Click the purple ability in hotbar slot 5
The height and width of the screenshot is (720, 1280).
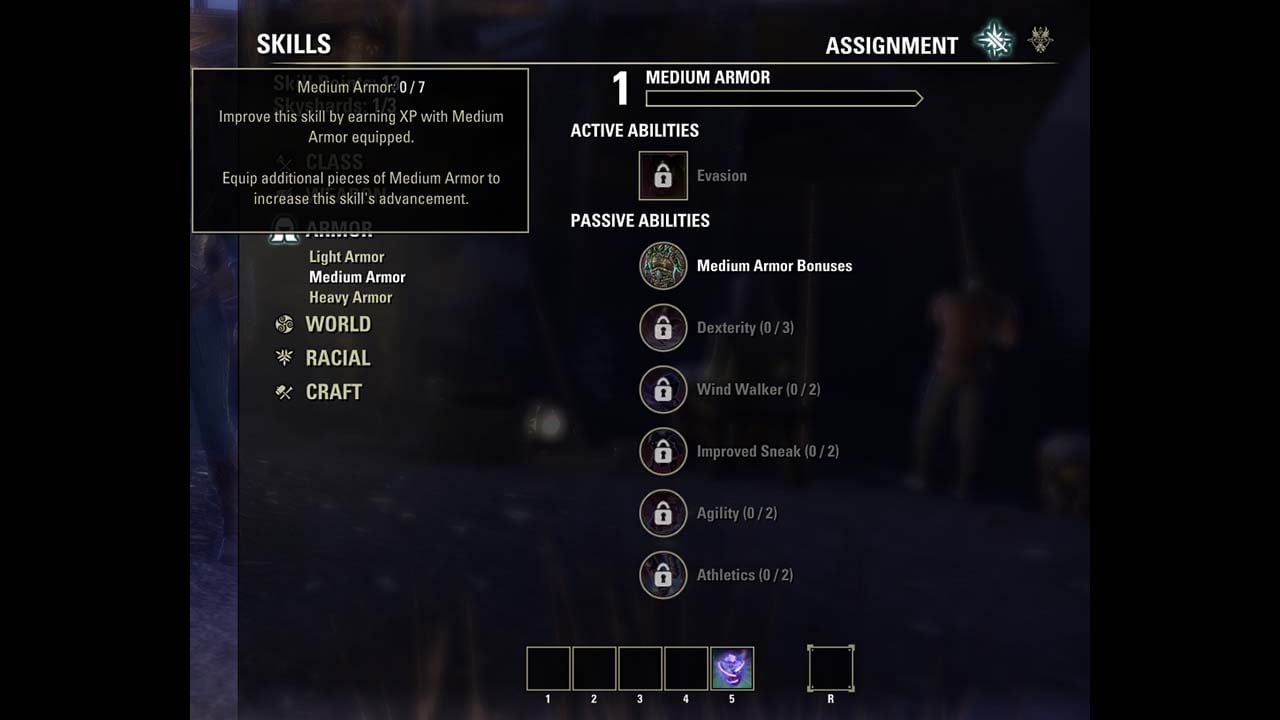(732, 669)
